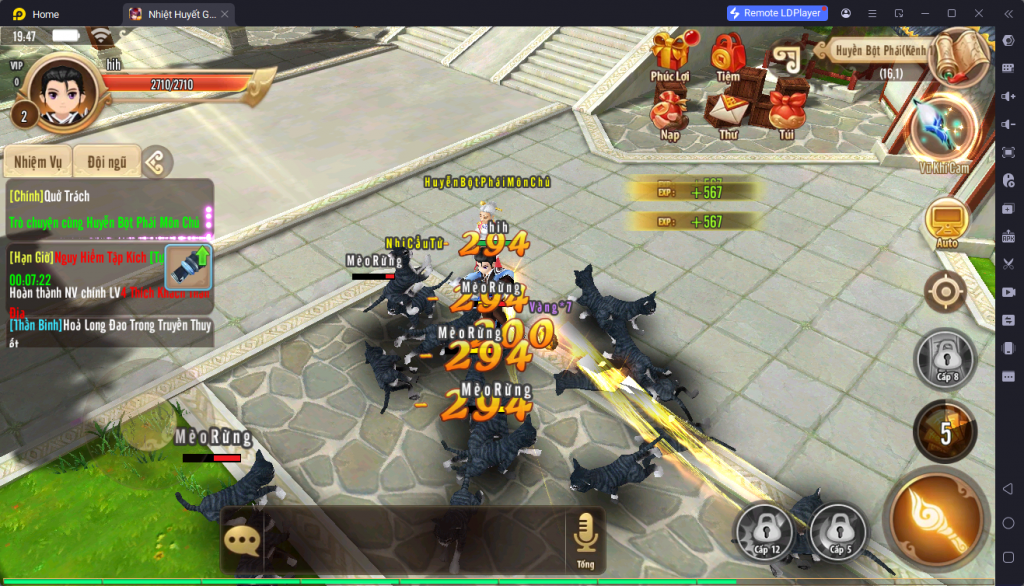Image resolution: width=1024 pixels, height=586 pixels.
Task: Activate the microphone voice chat button
Action: point(585,538)
